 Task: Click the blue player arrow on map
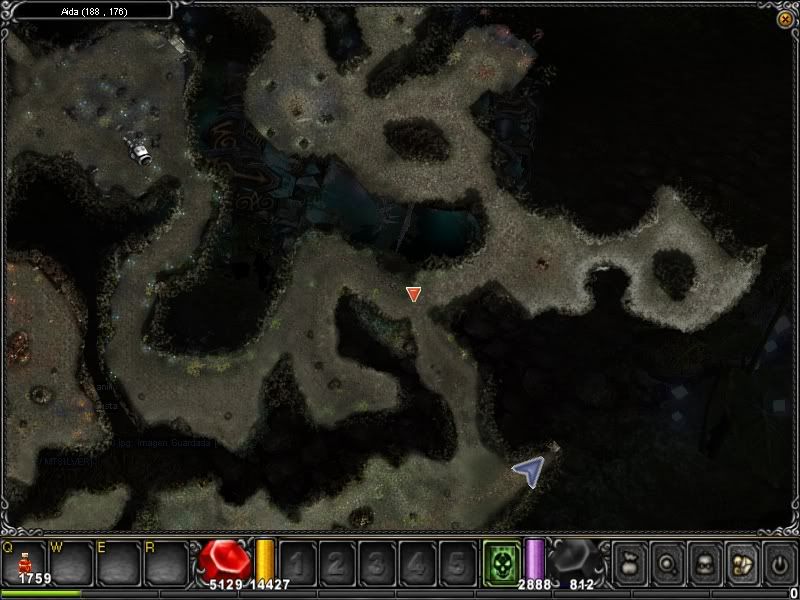(x=529, y=471)
